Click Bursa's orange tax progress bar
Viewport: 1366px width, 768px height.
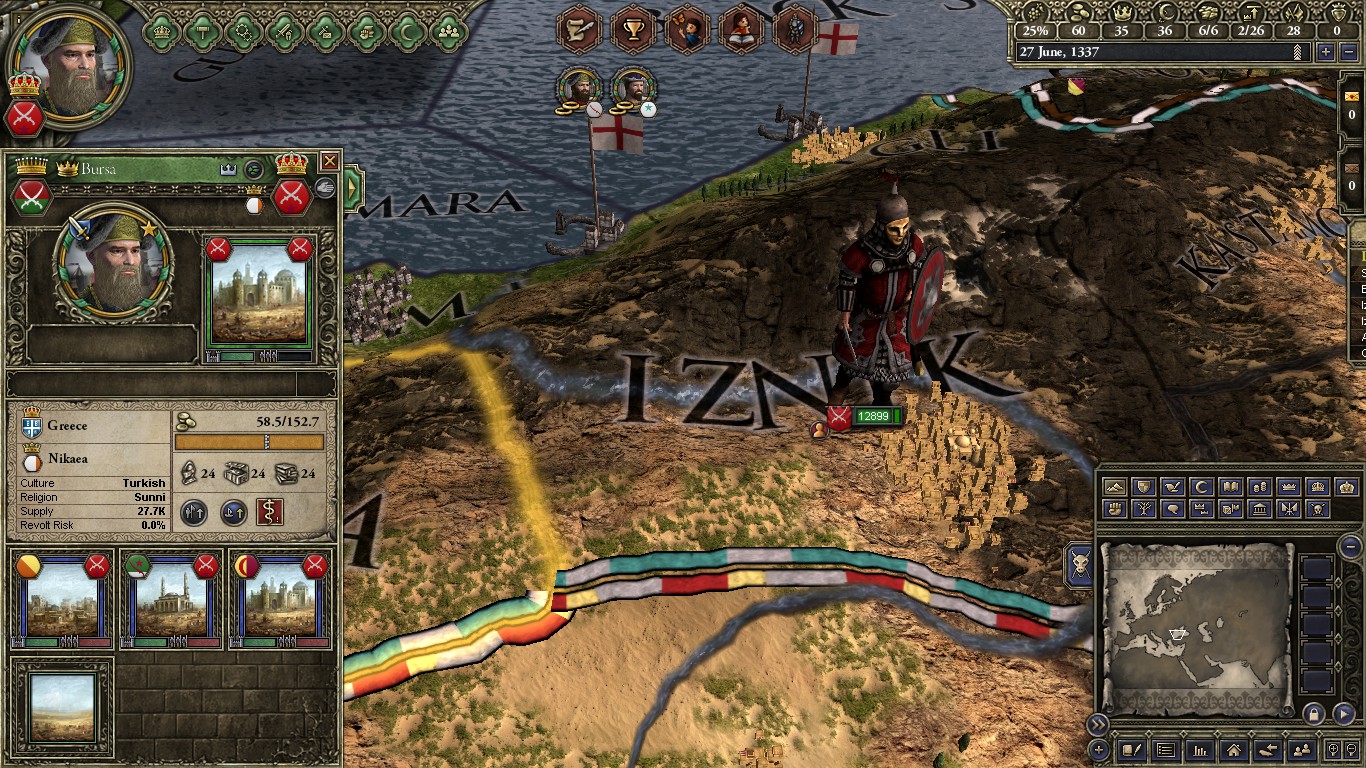(250, 441)
